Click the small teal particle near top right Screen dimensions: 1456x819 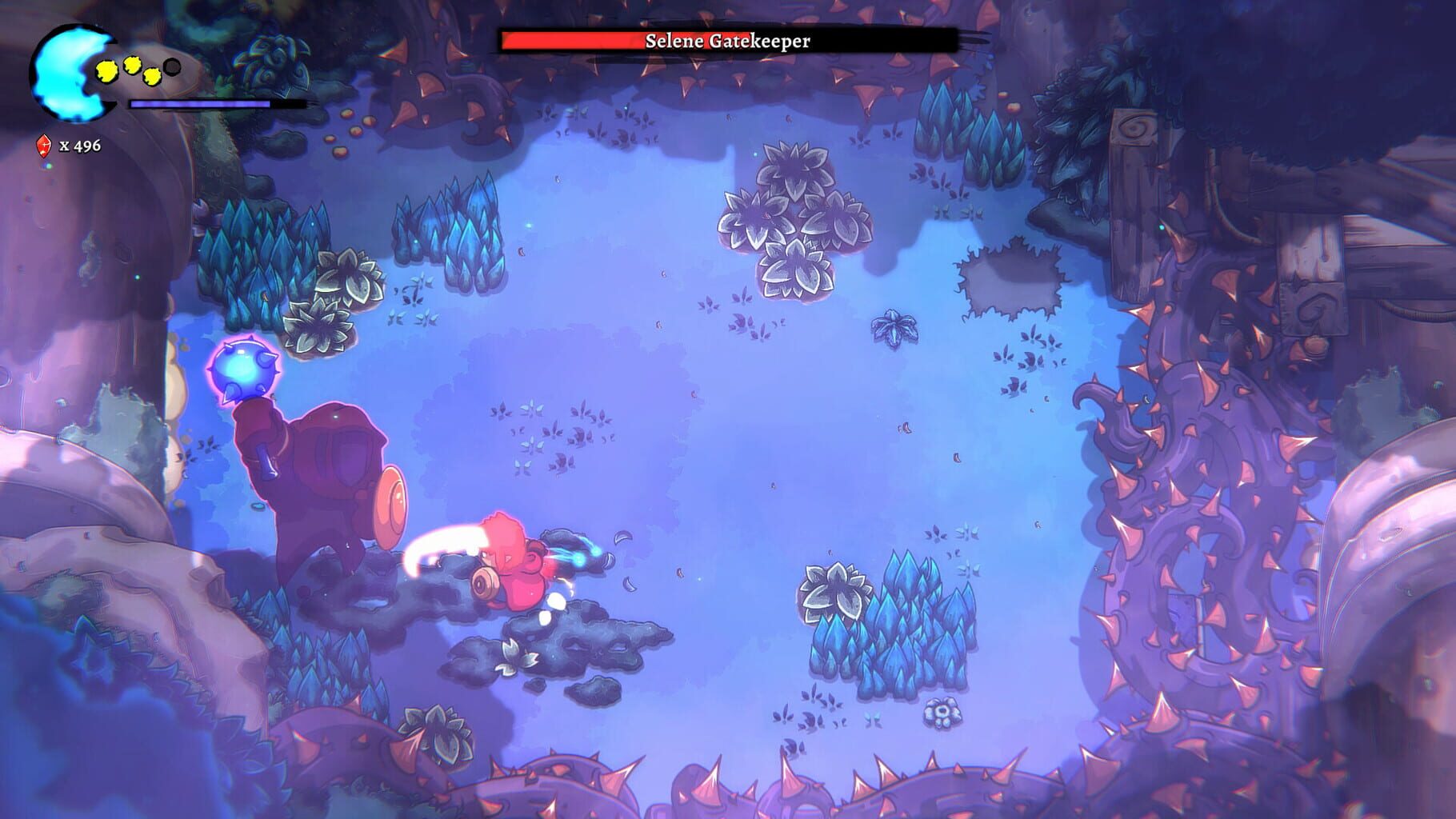pyautogui.click(x=1161, y=227)
